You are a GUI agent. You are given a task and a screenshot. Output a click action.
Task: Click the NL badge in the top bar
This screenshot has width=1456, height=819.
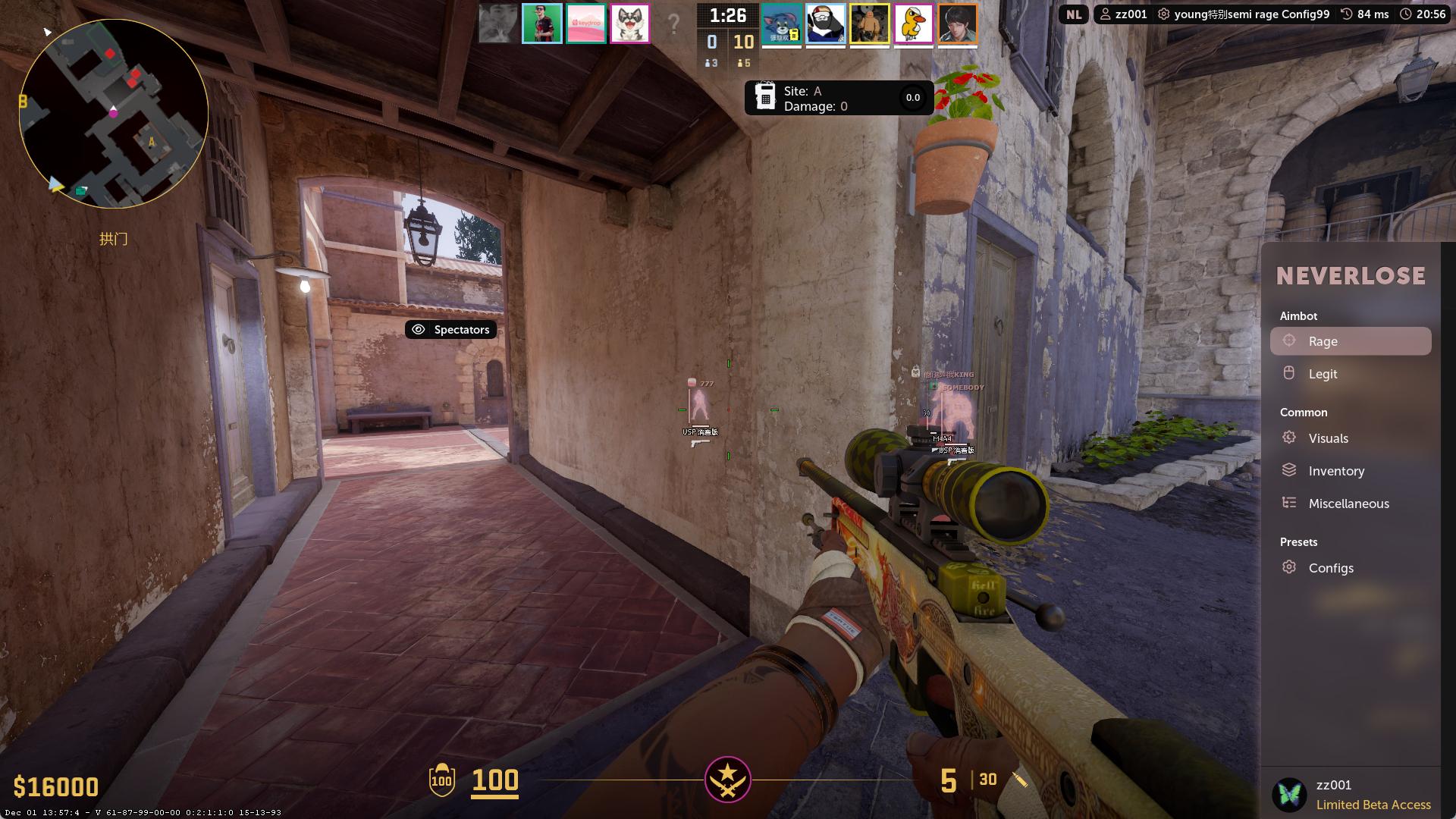[x=1073, y=14]
